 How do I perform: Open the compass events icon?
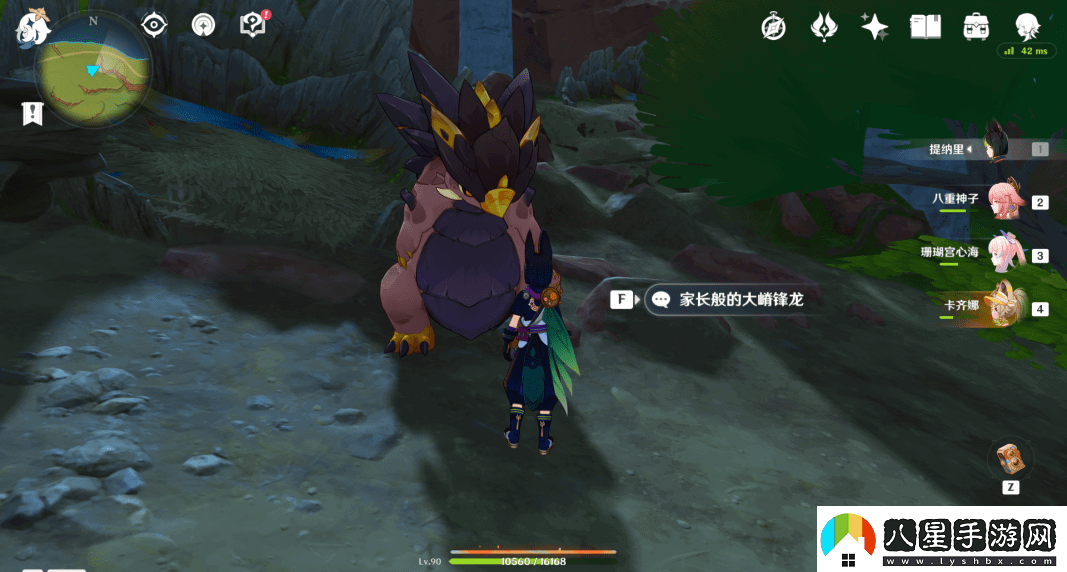coord(773,27)
